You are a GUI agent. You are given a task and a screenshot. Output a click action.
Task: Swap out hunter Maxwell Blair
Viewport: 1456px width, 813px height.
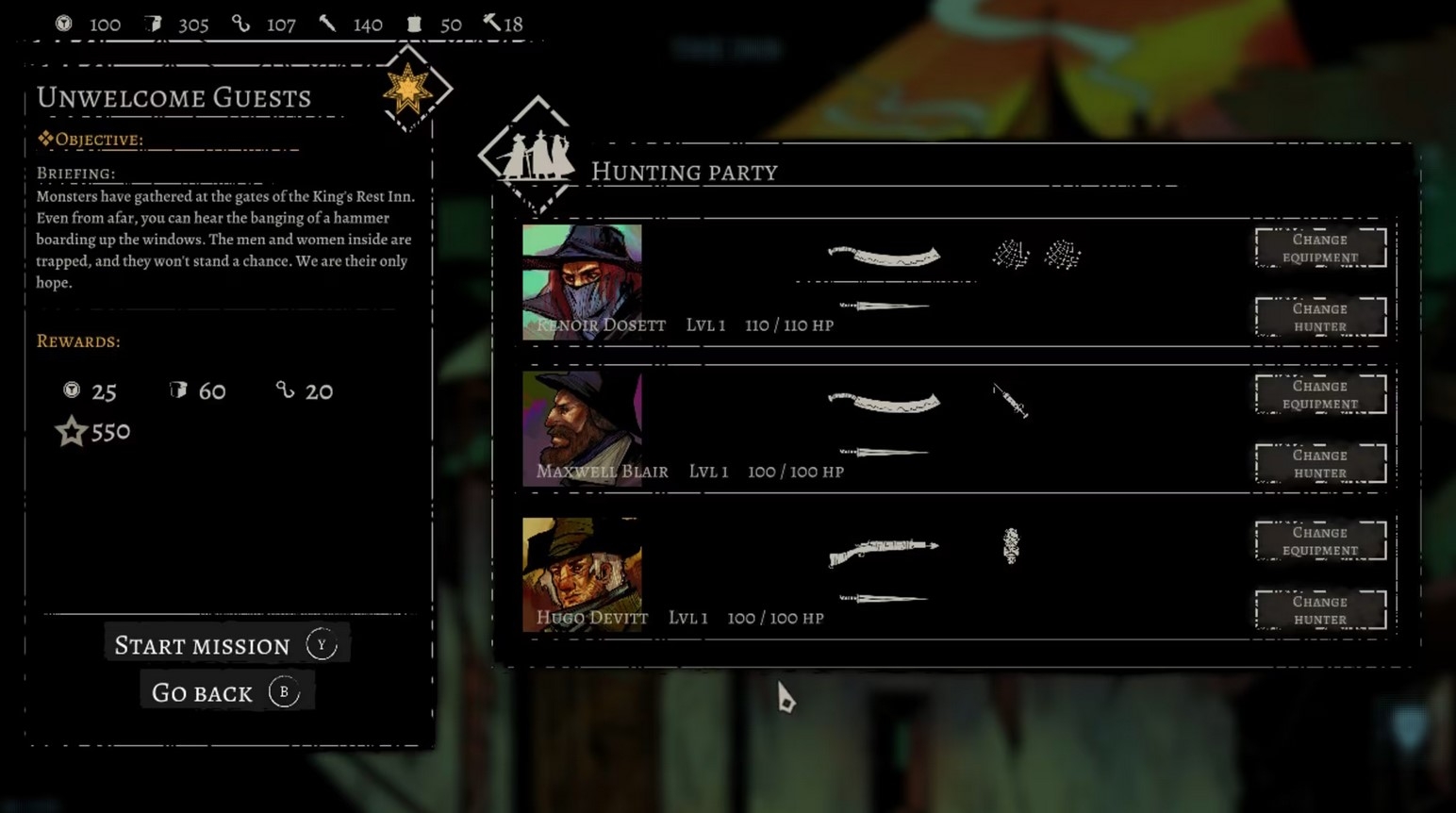pyautogui.click(x=1320, y=463)
